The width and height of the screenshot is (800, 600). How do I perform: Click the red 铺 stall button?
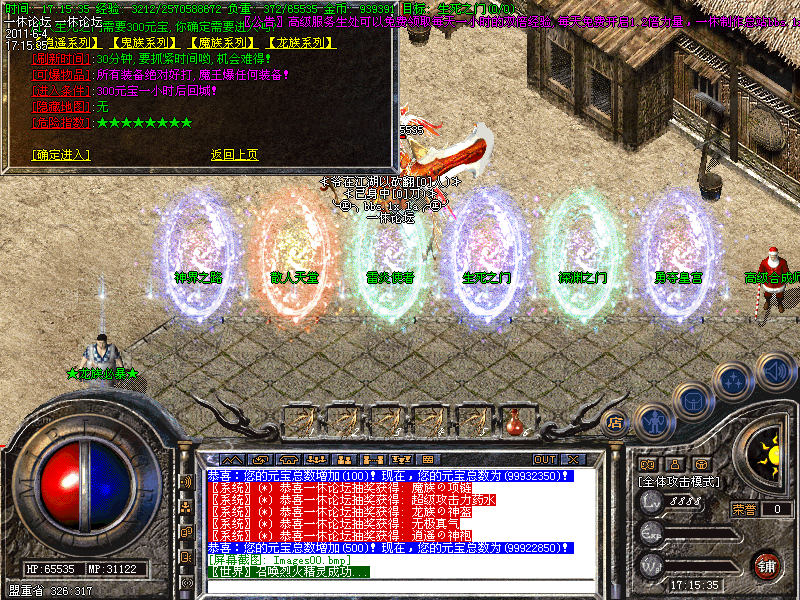click(x=767, y=566)
